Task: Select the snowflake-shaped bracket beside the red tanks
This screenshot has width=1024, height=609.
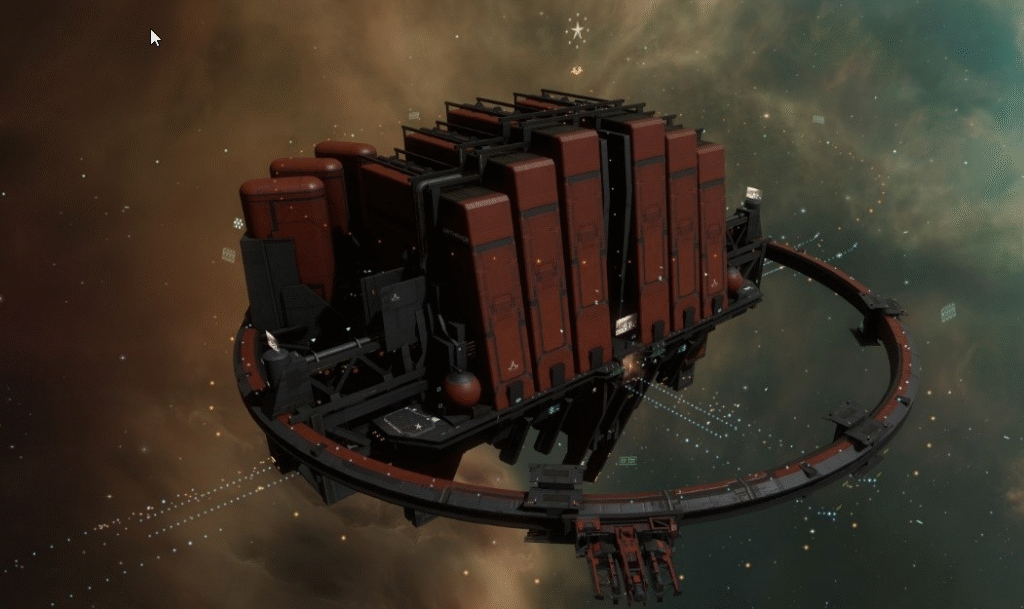Action: point(238,224)
